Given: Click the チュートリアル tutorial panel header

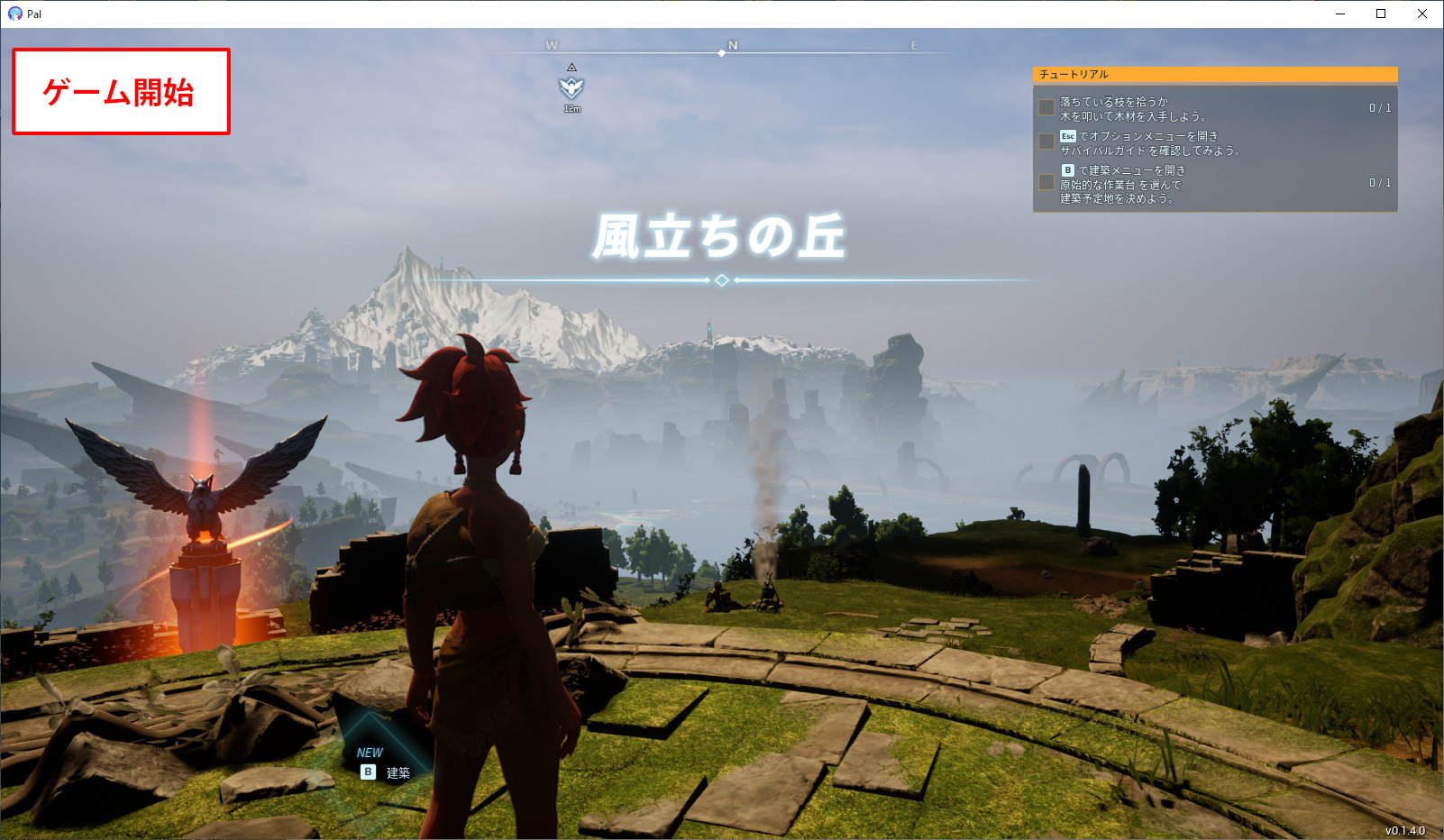Looking at the screenshot, I should [x=1214, y=74].
